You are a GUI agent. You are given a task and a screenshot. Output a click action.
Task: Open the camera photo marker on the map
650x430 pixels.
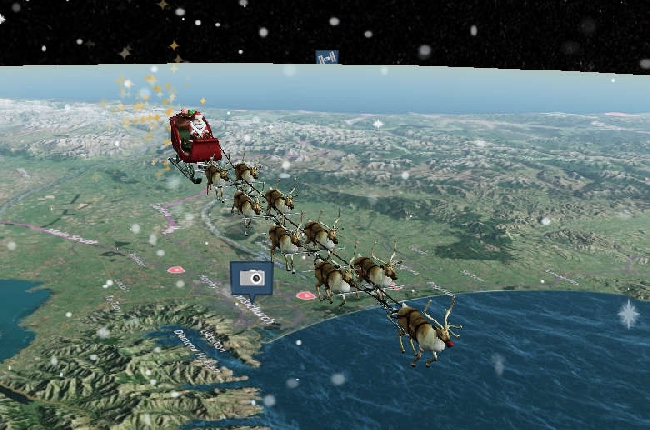pyautogui.click(x=251, y=278)
